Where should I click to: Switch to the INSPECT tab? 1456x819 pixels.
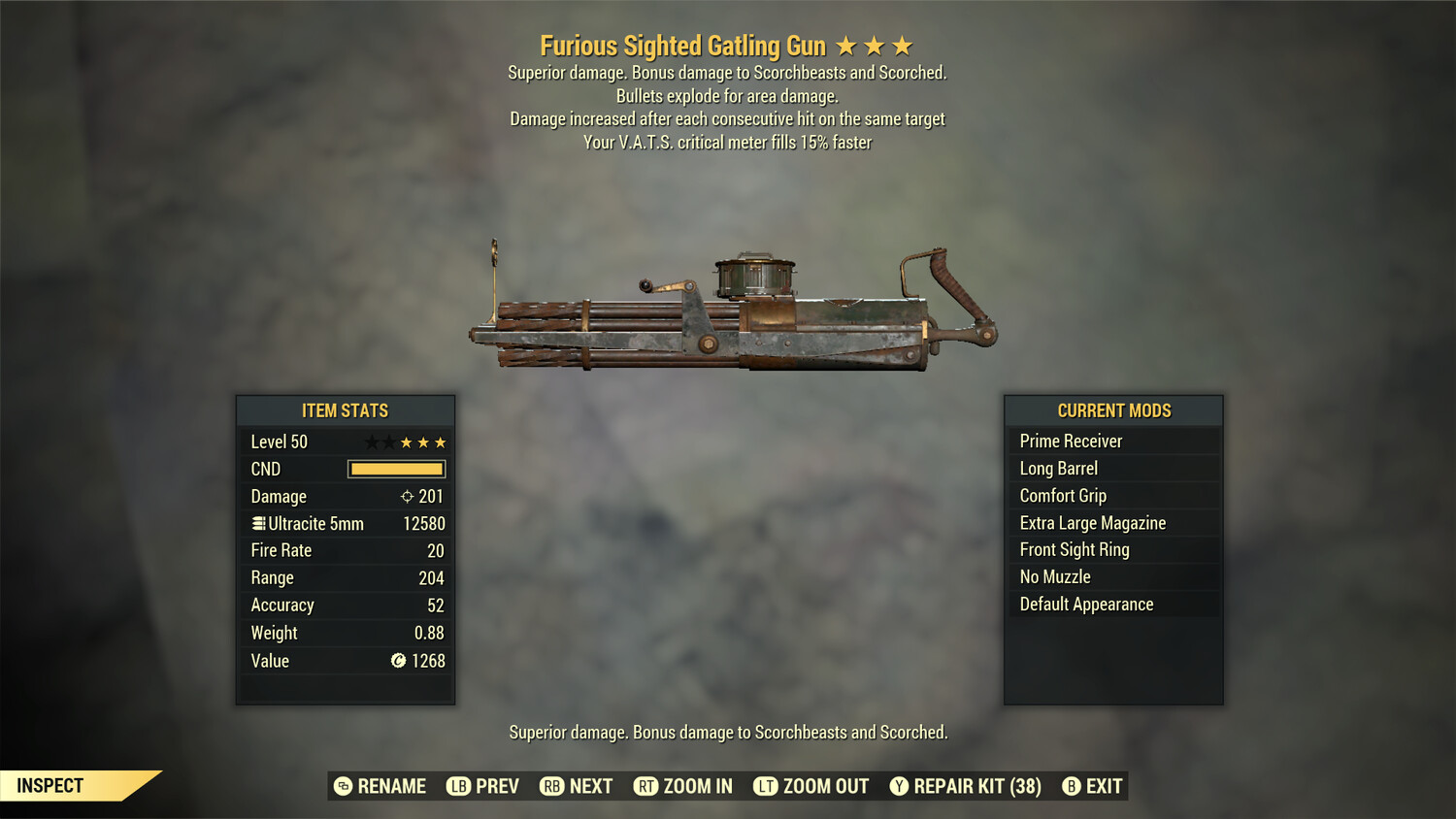pos(50,785)
